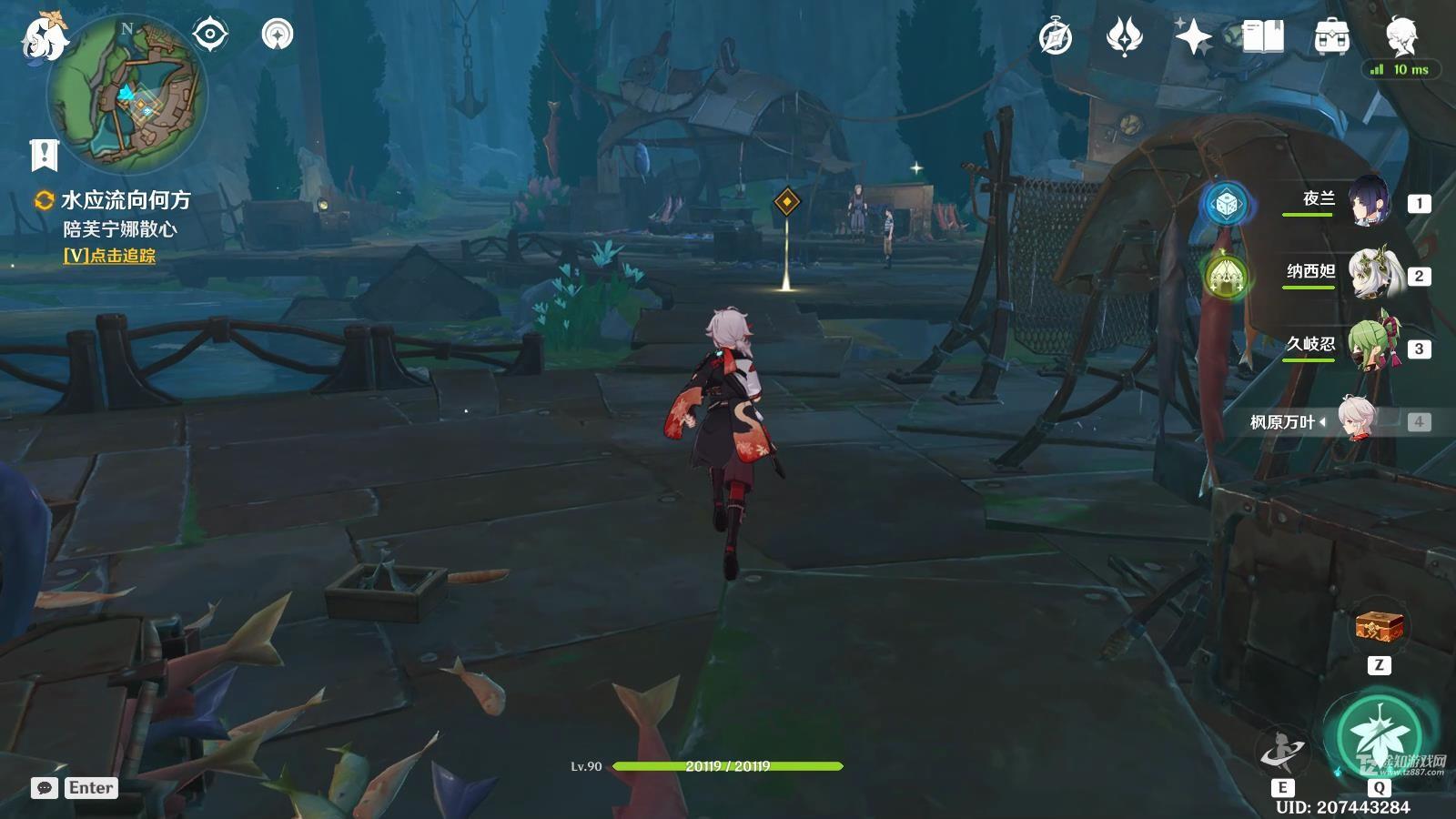Open the compass events icon

point(1056,37)
